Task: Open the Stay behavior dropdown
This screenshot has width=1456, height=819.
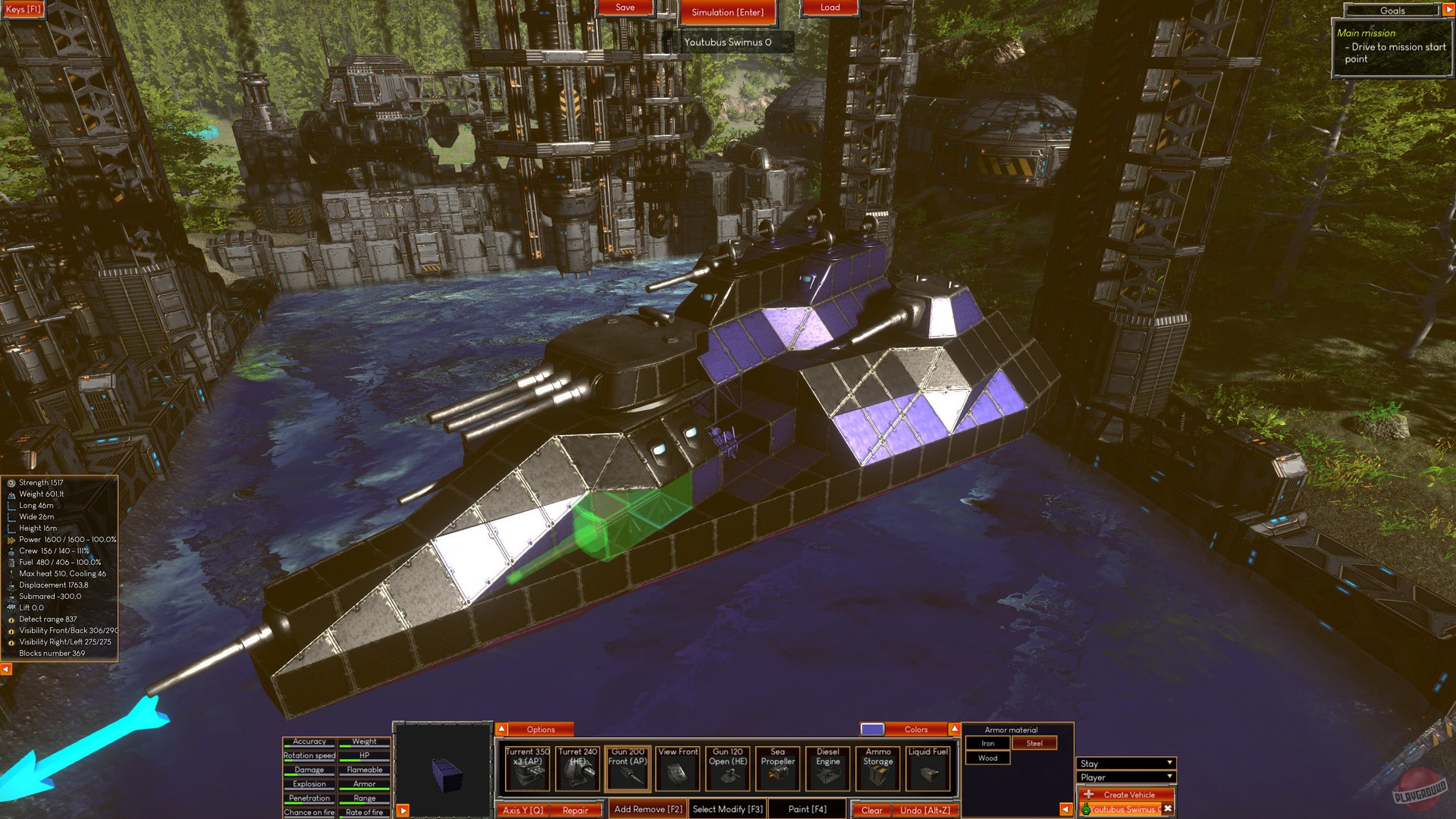Action: tap(1125, 763)
